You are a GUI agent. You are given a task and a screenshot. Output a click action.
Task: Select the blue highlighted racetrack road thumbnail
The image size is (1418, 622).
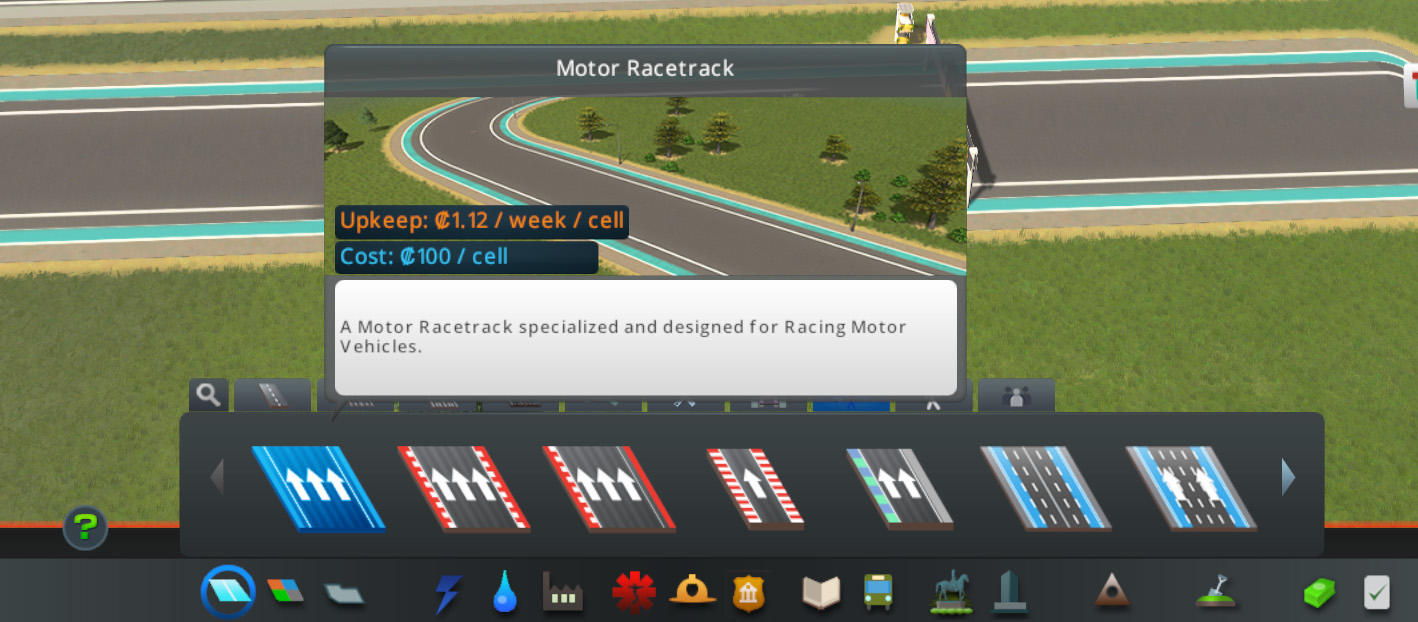click(318, 487)
